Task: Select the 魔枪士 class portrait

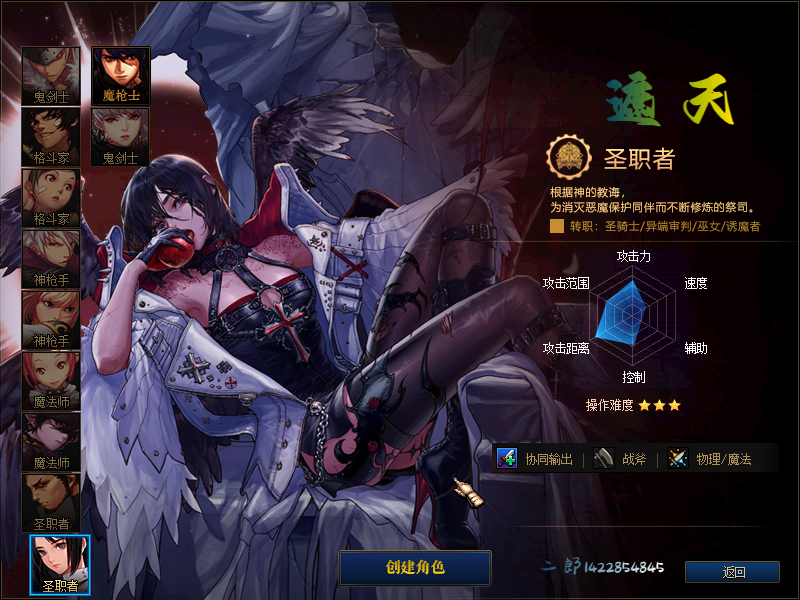Action: (121, 75)
